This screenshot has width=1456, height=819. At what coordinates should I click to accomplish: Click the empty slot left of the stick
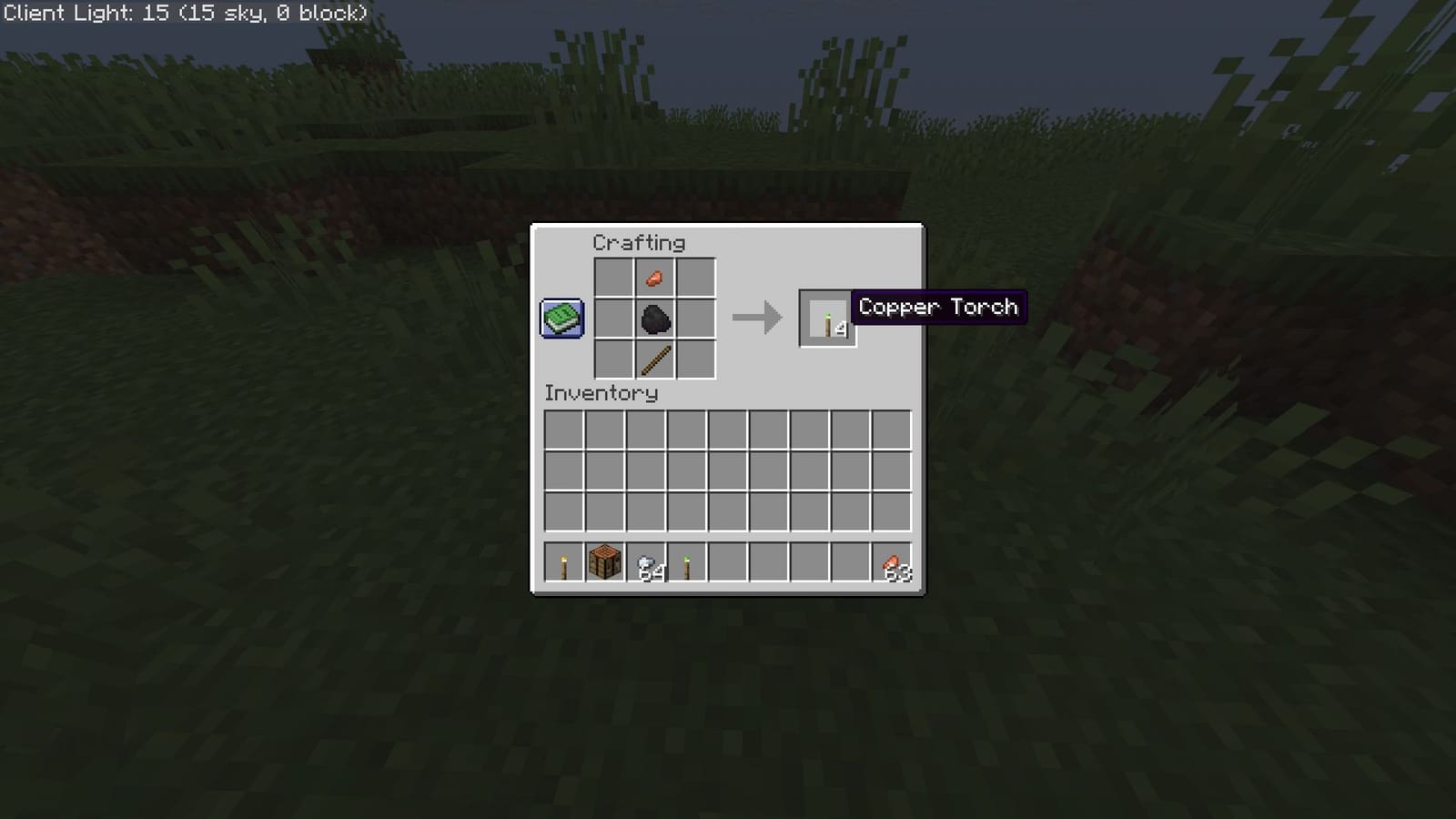click(613, 361)
